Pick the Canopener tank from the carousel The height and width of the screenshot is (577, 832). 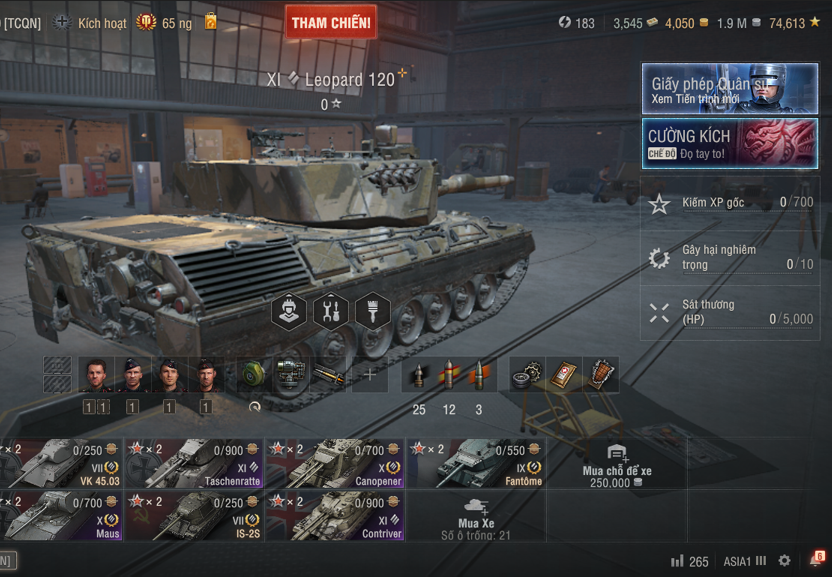click(334, 463)
